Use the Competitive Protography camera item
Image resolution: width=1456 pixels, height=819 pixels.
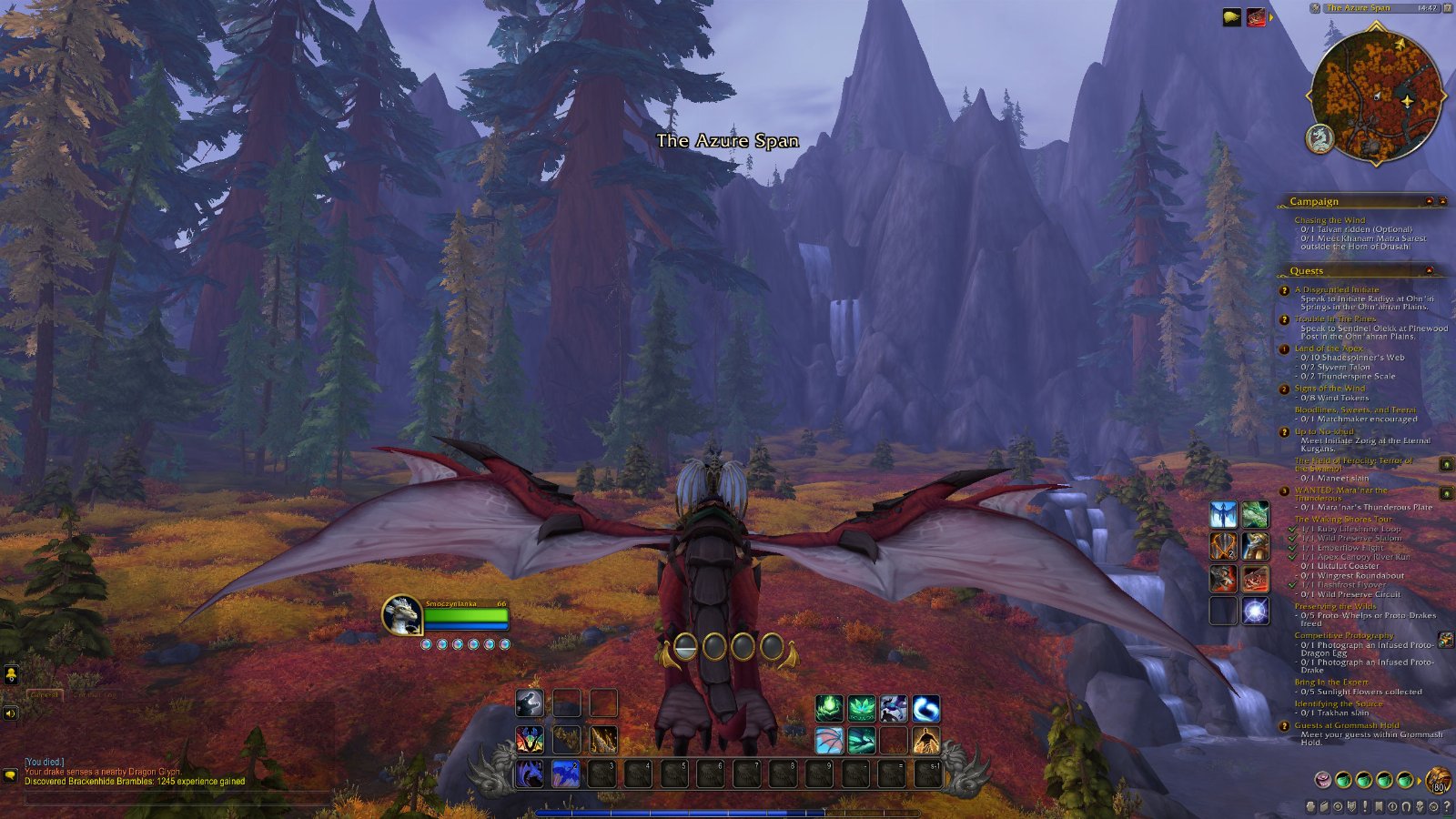(1445, 640)
